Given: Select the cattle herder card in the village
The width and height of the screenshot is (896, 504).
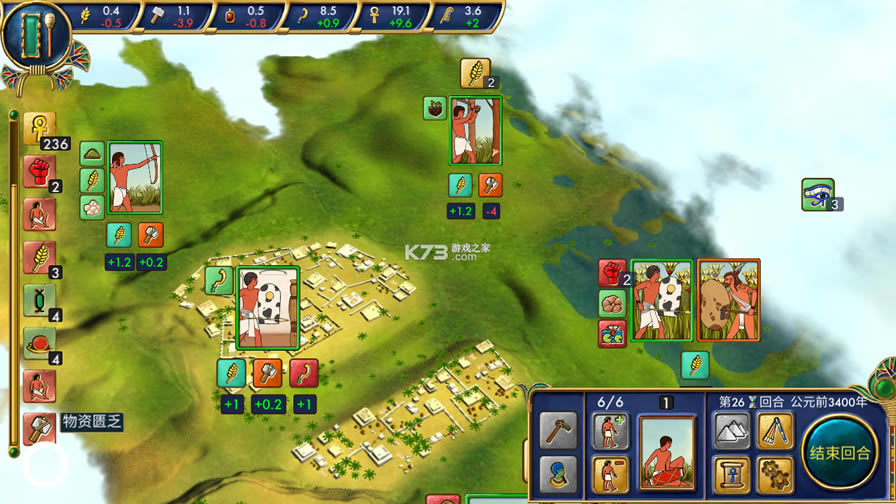Looking at the screenshot, I should pos(267,308).
